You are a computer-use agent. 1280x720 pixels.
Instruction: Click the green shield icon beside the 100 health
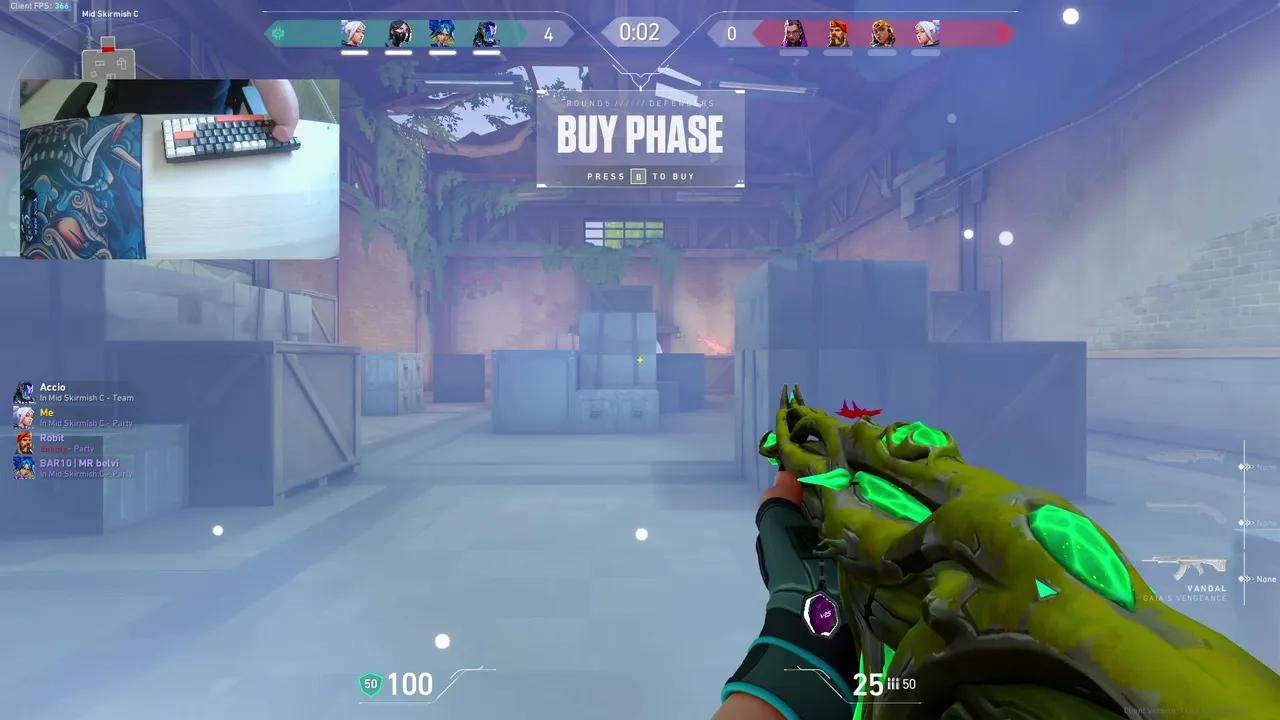coord(371,684)
